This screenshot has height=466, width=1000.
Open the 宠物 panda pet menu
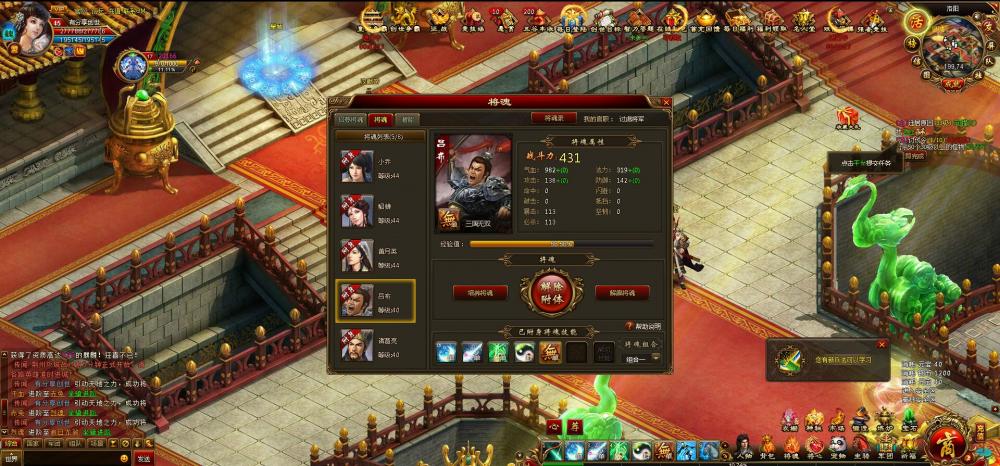click(836, 446)
